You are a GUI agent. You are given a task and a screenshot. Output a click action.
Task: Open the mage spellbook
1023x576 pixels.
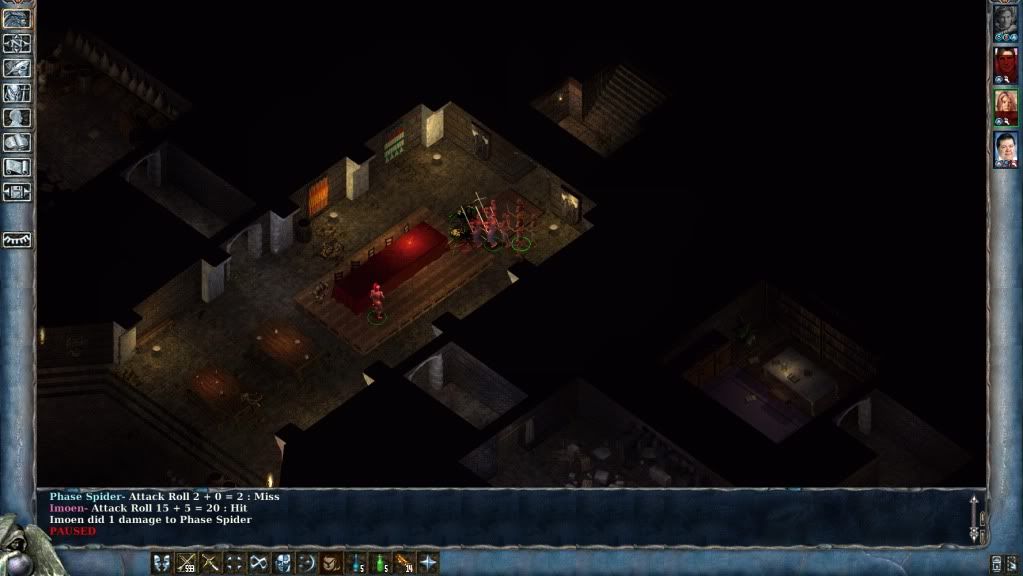point(18,143)
